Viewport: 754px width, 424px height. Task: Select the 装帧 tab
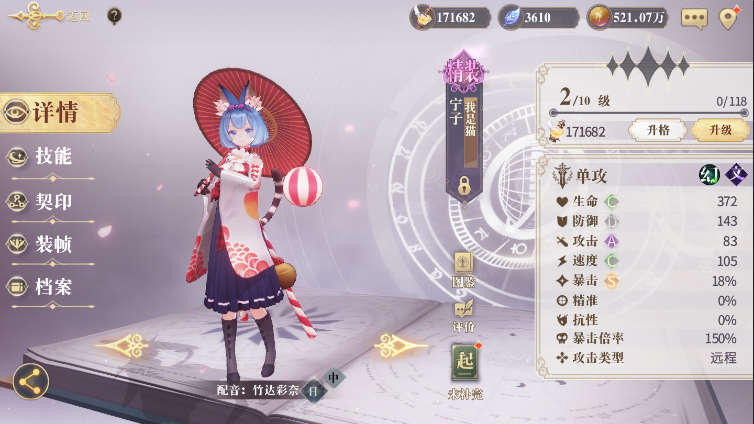coord(52,244)
